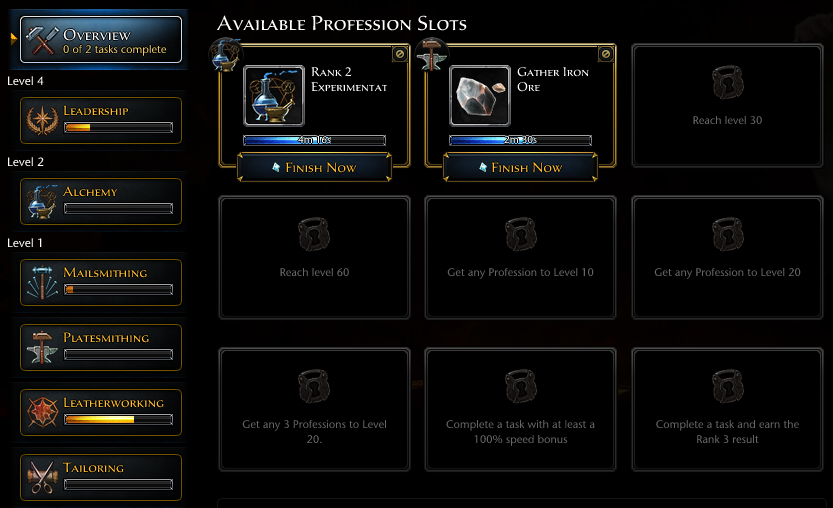833x508 pixels.
Task: Cancel the Gather Iron Ore task
Action: coord(605,55)
